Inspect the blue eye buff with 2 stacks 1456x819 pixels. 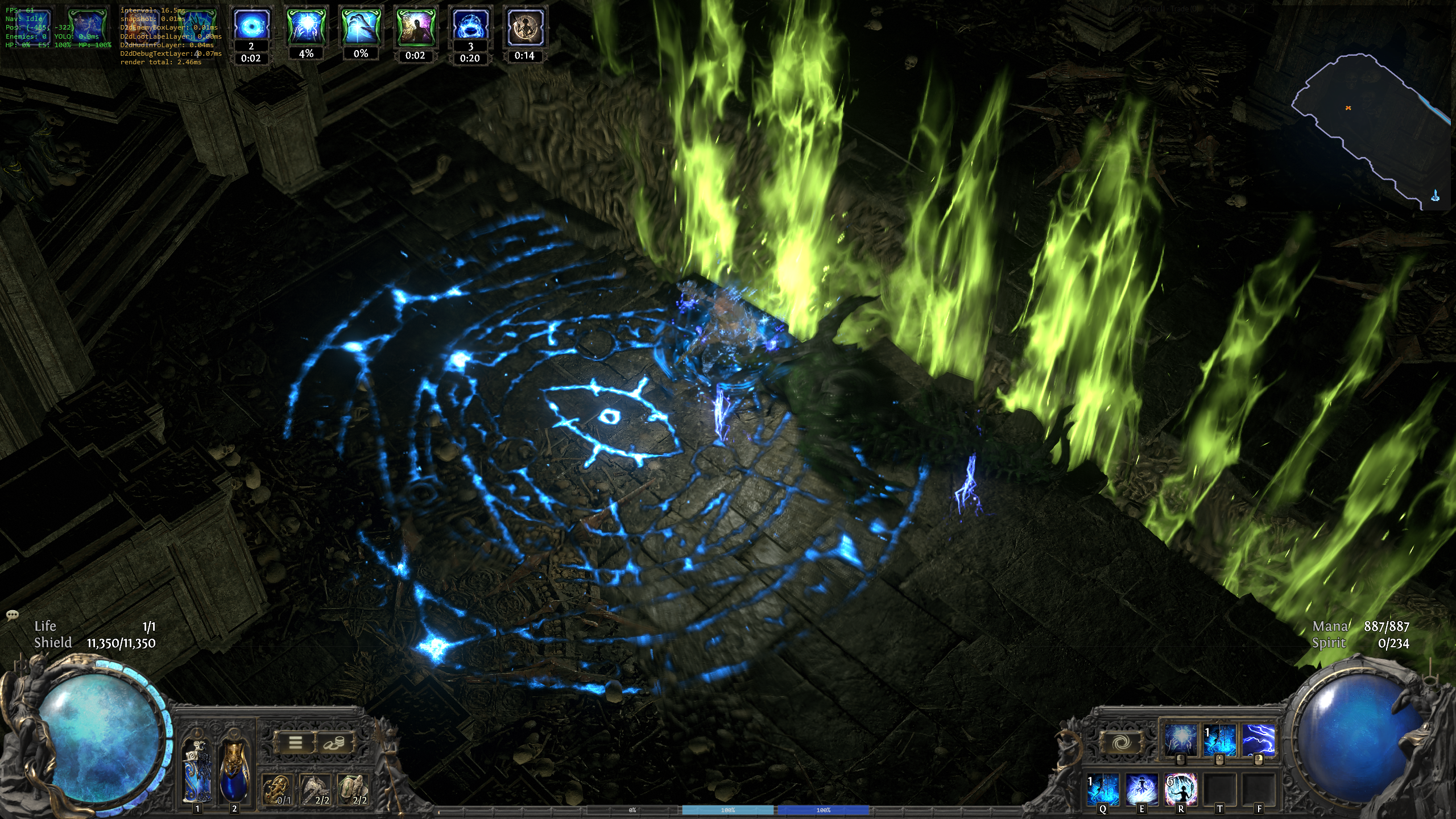pyautogui.click(x=250, y=26)
